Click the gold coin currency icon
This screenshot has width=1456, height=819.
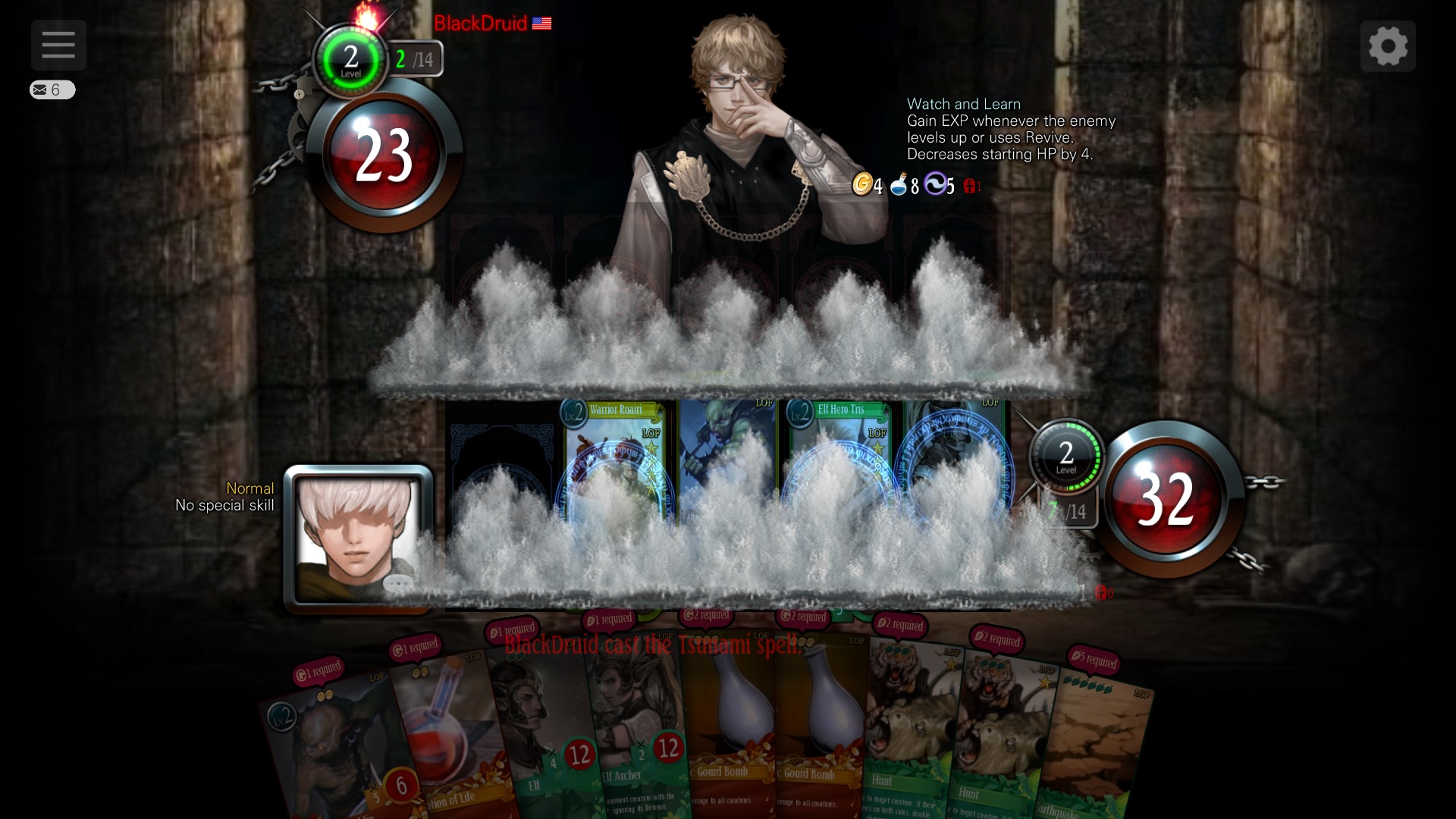[x=866, y=186]
